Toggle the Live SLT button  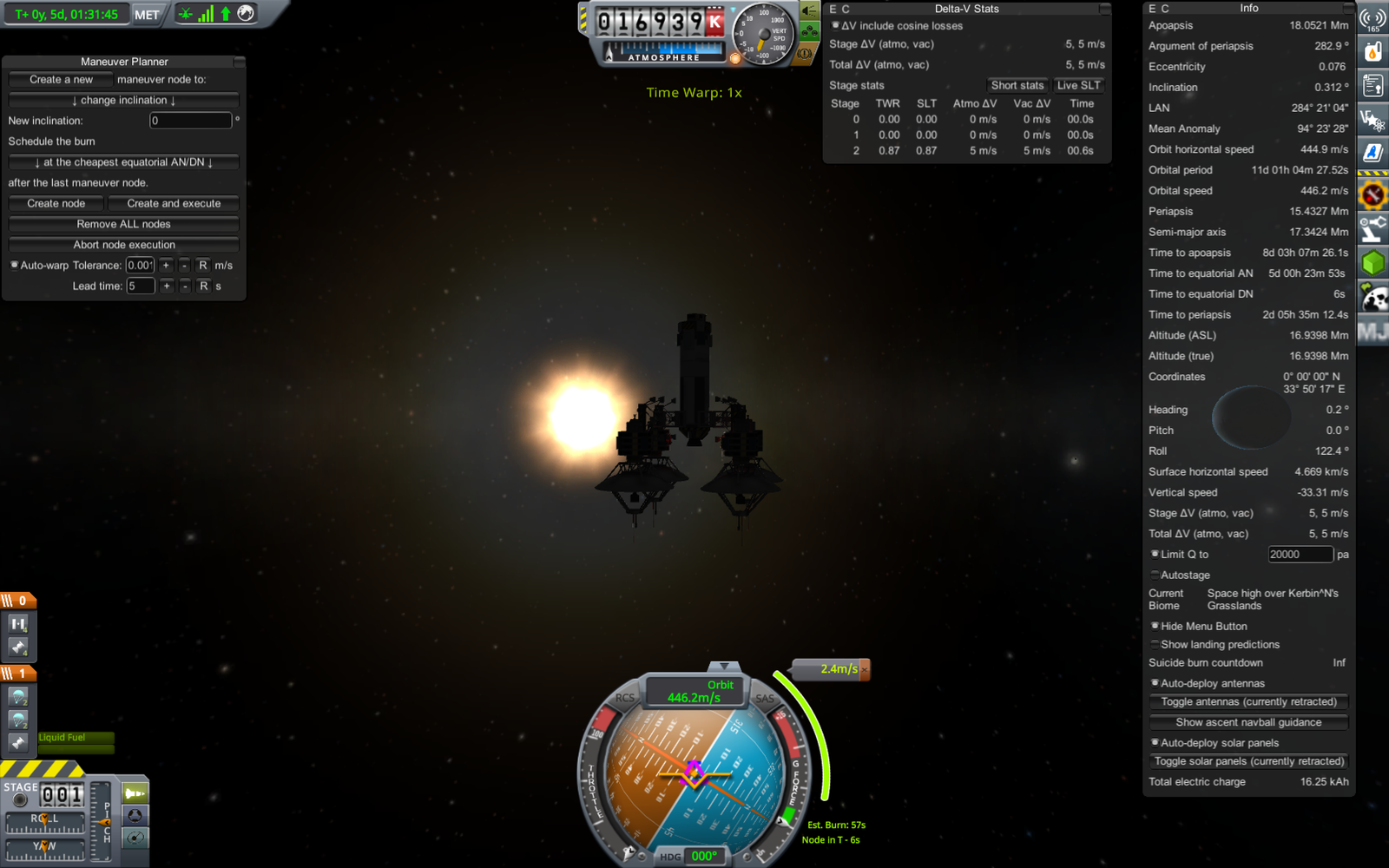tap(1078, 85)
